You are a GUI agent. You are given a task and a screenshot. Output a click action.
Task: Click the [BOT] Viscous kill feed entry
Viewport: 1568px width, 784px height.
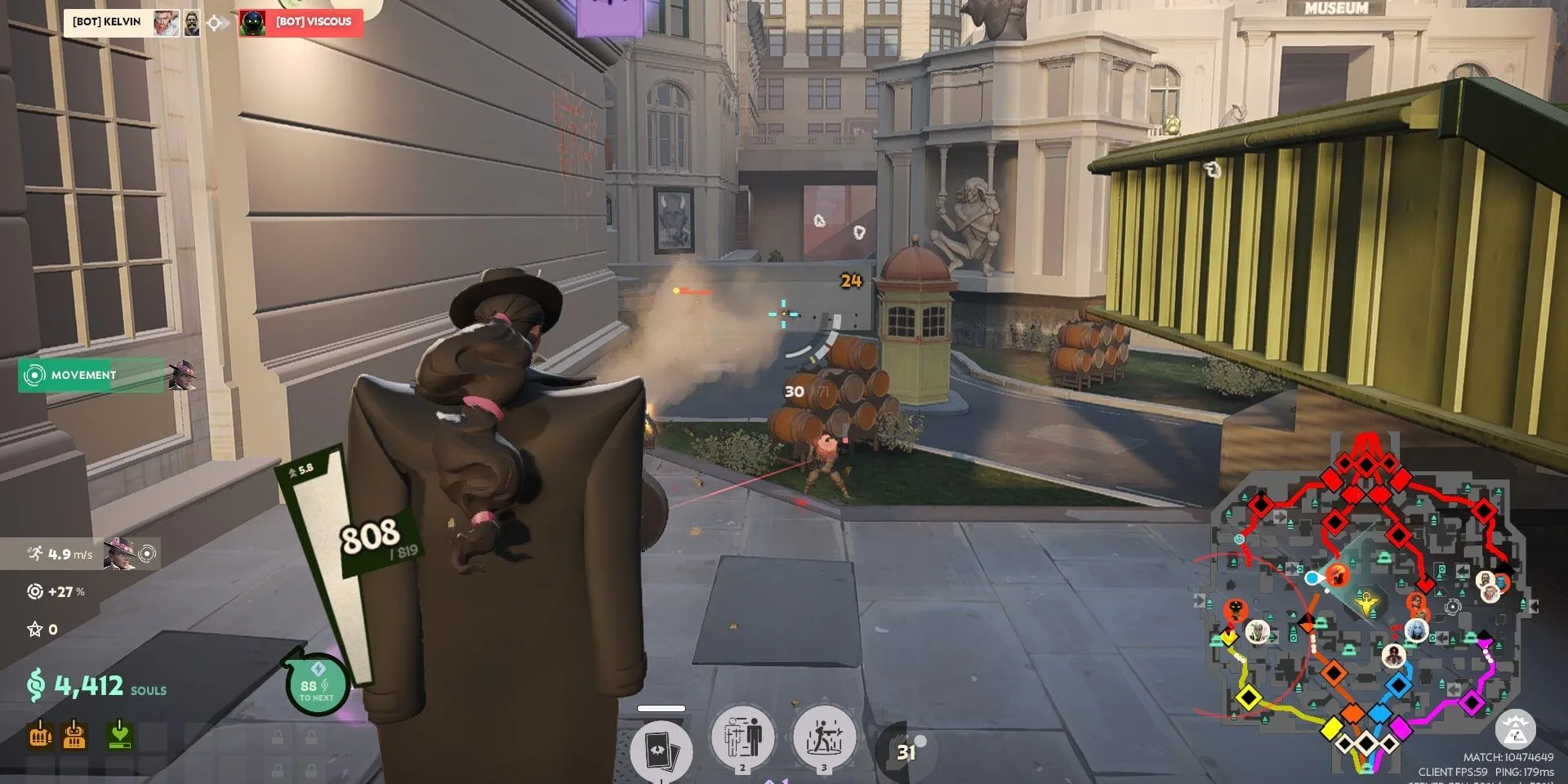click(x=301, y=22)
